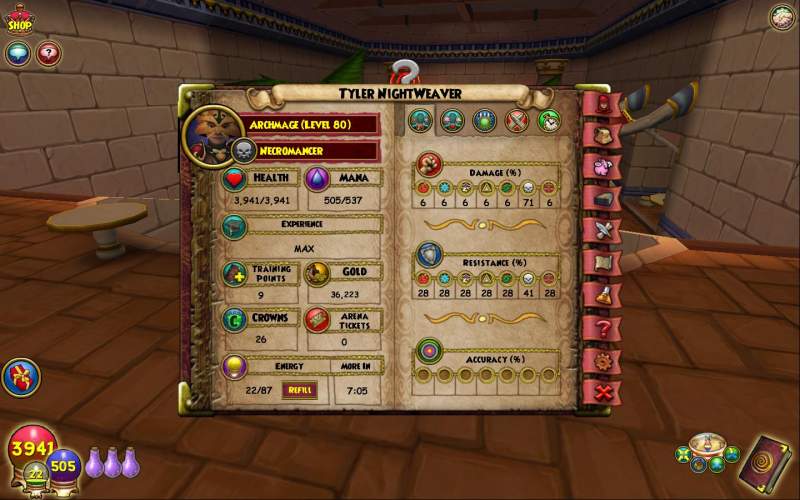Switch to the backpack tab

pyautogui.click(x=603, y=134)
